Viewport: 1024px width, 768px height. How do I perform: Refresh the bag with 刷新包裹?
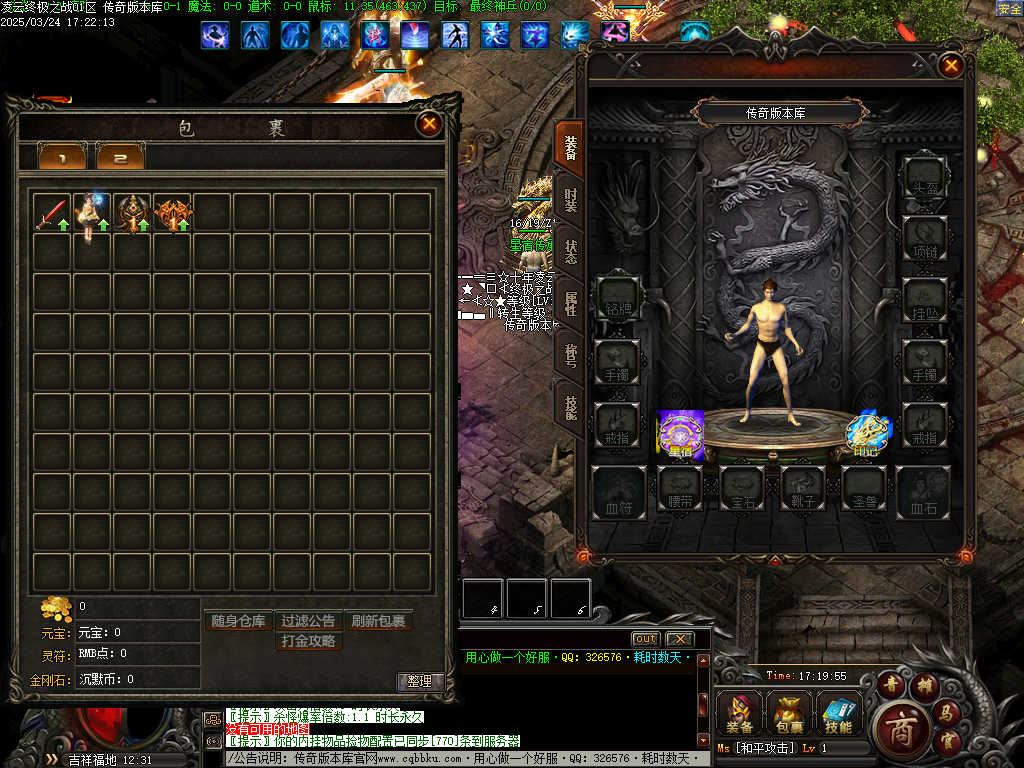(x=378, y=621)
